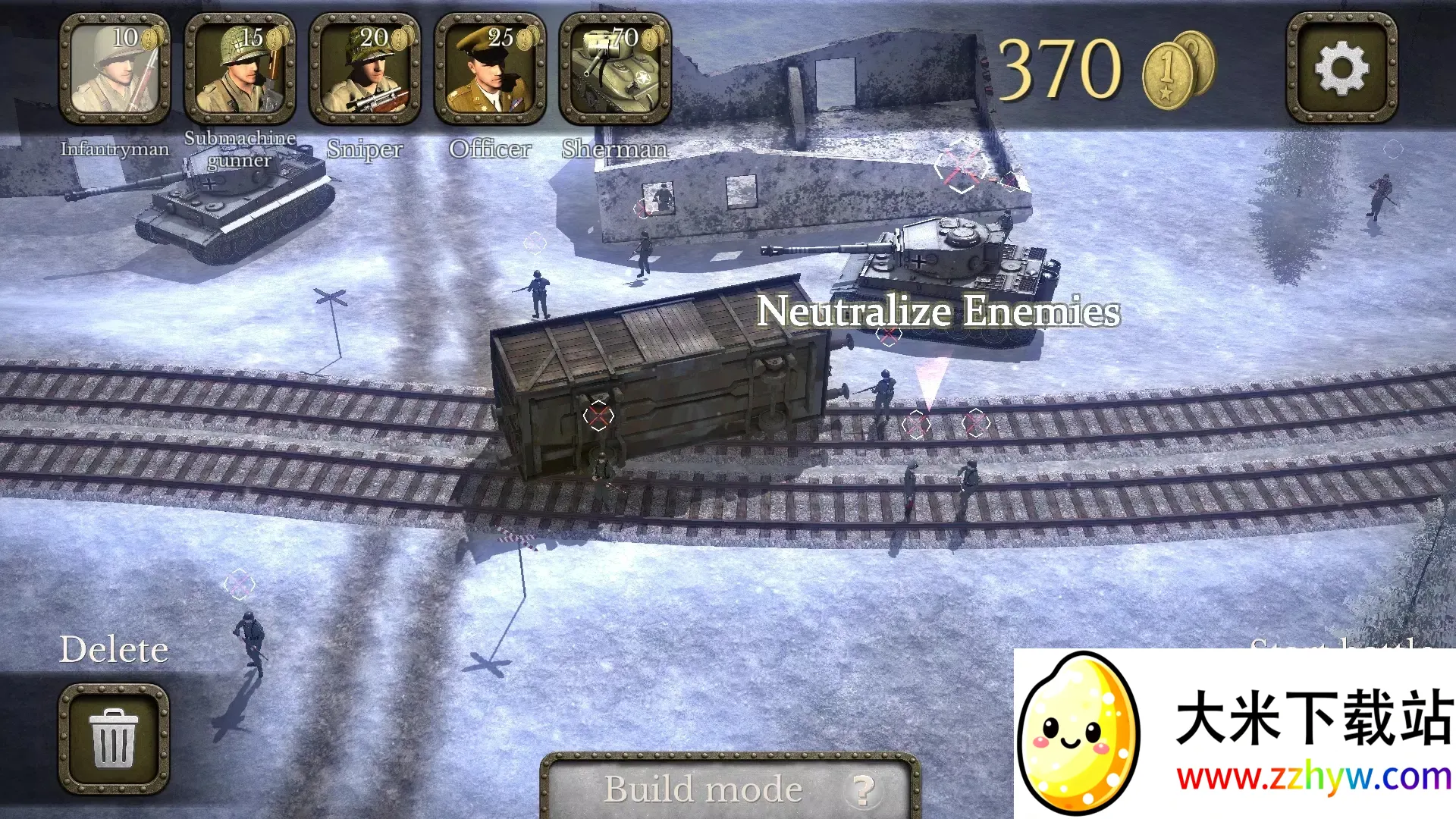Select the Infantryman unit card

[115, 70]
